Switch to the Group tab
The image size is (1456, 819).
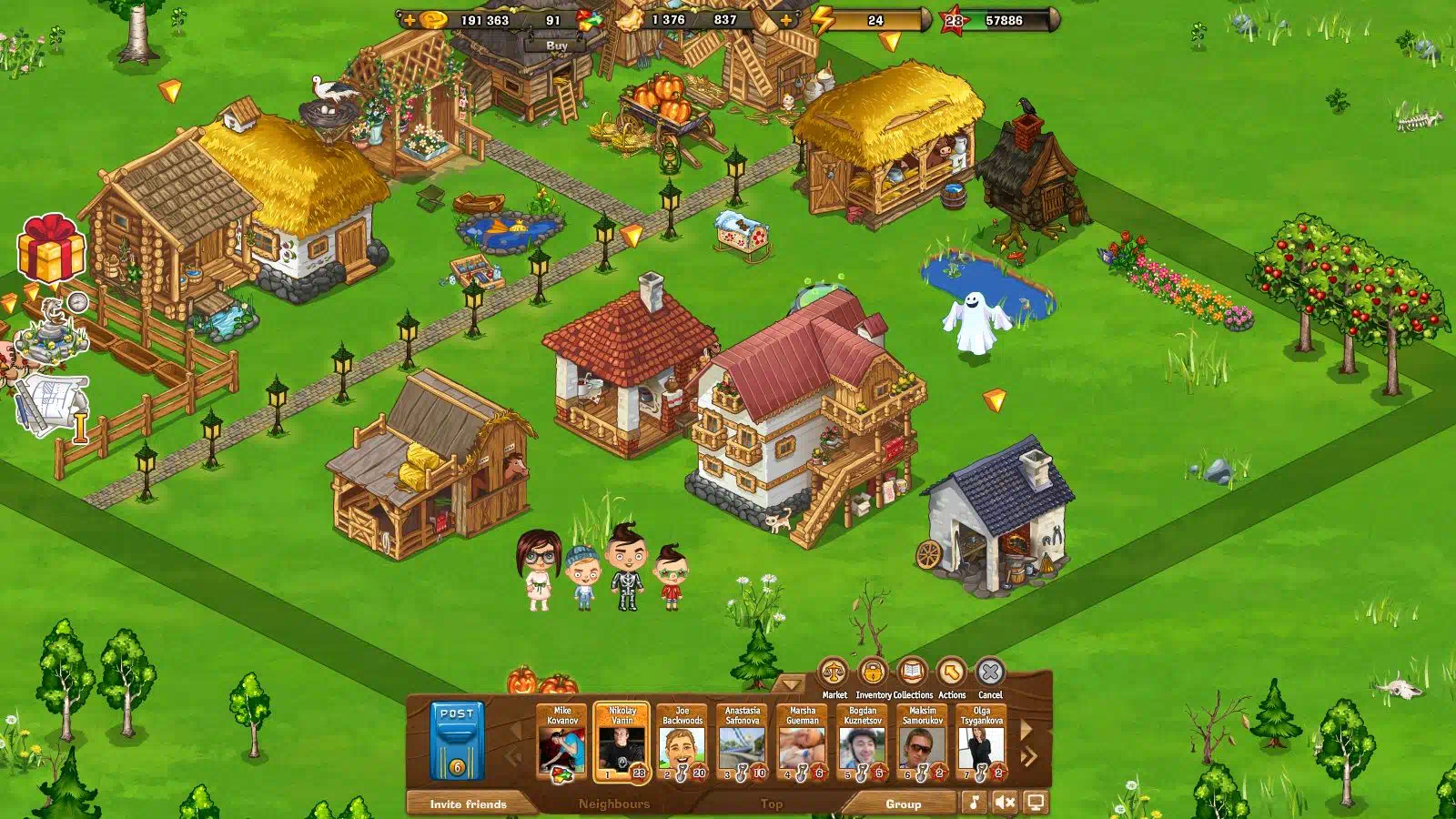click(903, 804)
